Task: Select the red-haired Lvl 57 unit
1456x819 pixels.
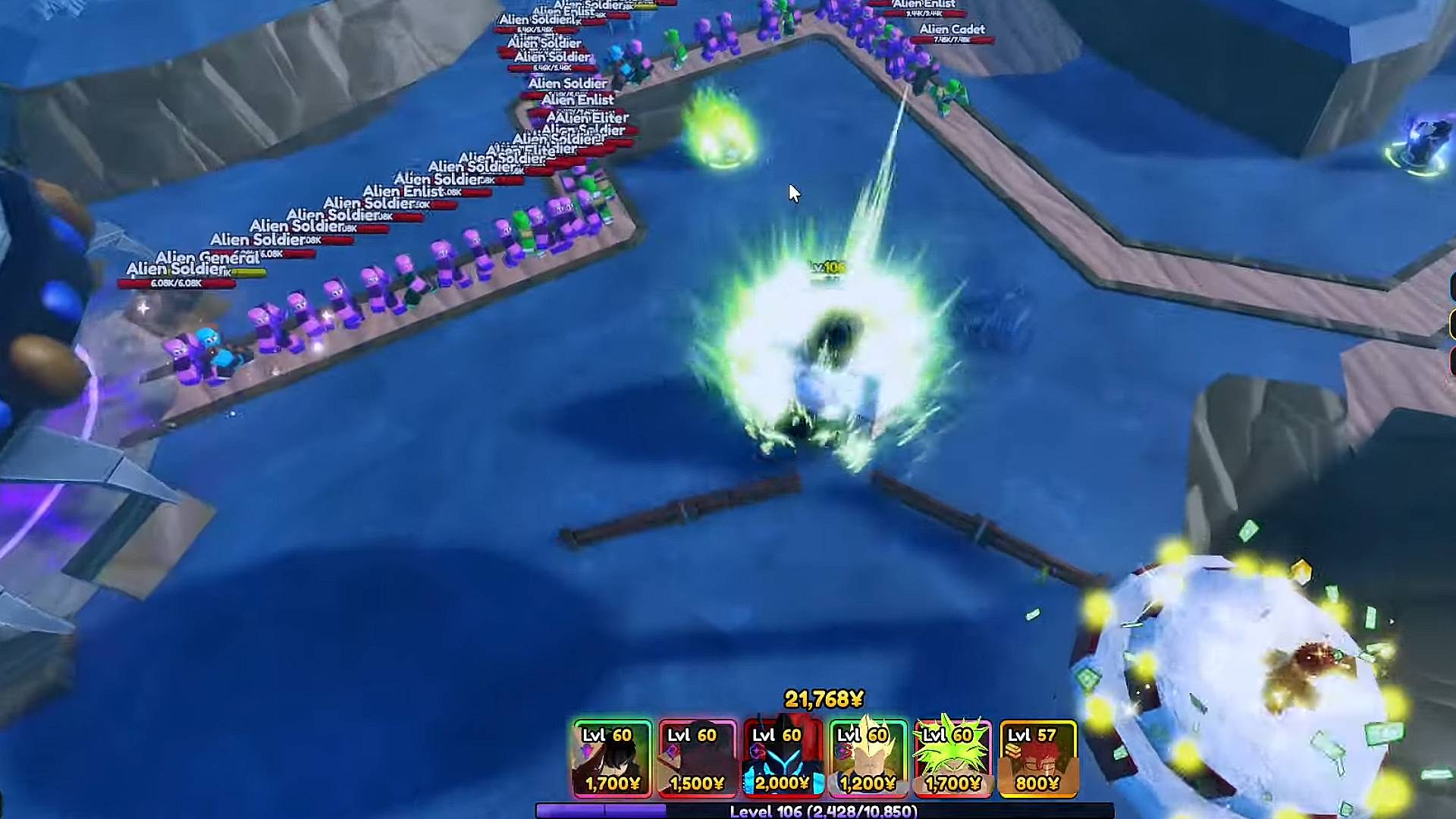Action: [x=1037, y=758]
